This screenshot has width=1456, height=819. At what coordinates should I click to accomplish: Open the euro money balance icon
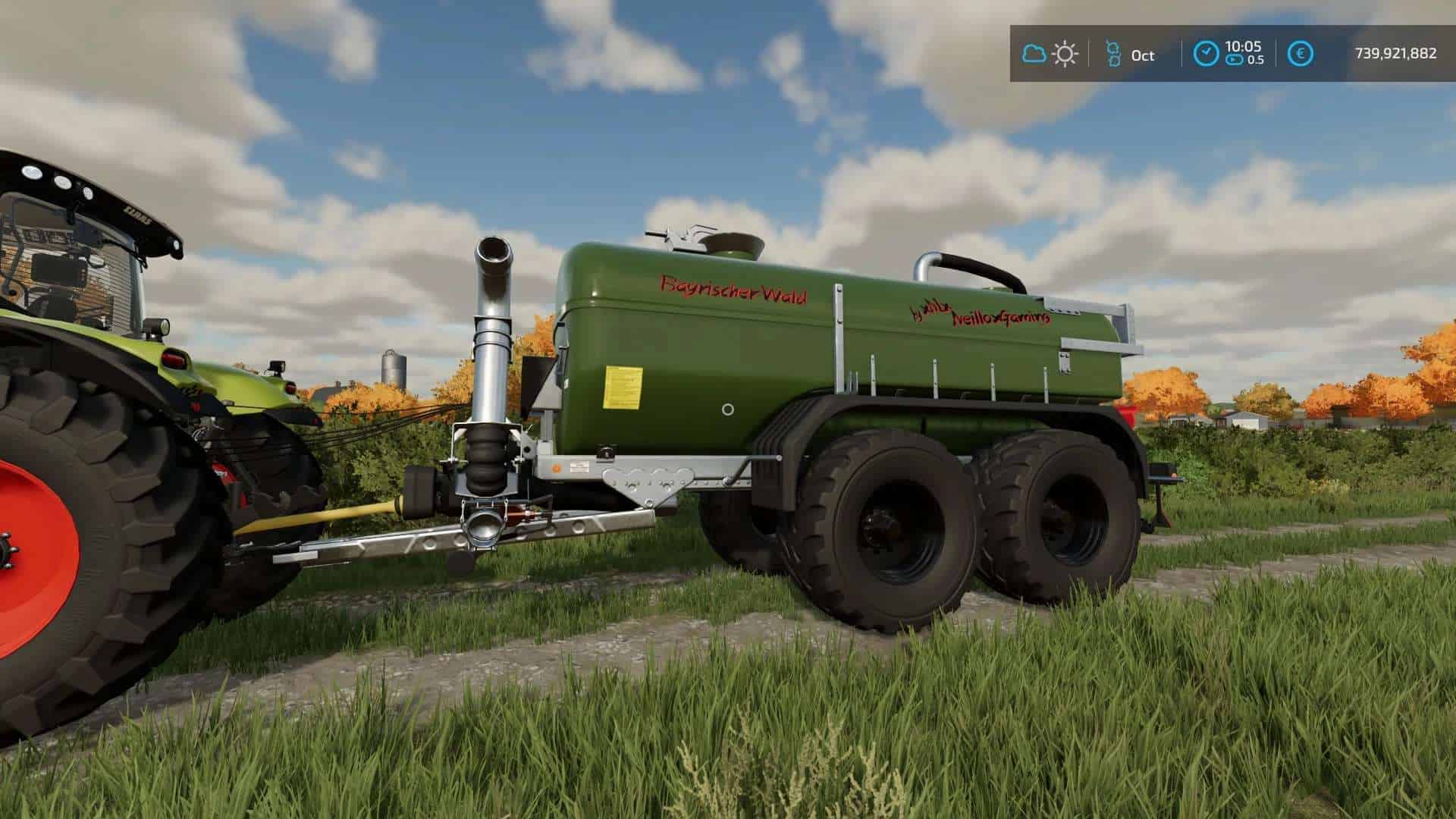click(1301, 54)
